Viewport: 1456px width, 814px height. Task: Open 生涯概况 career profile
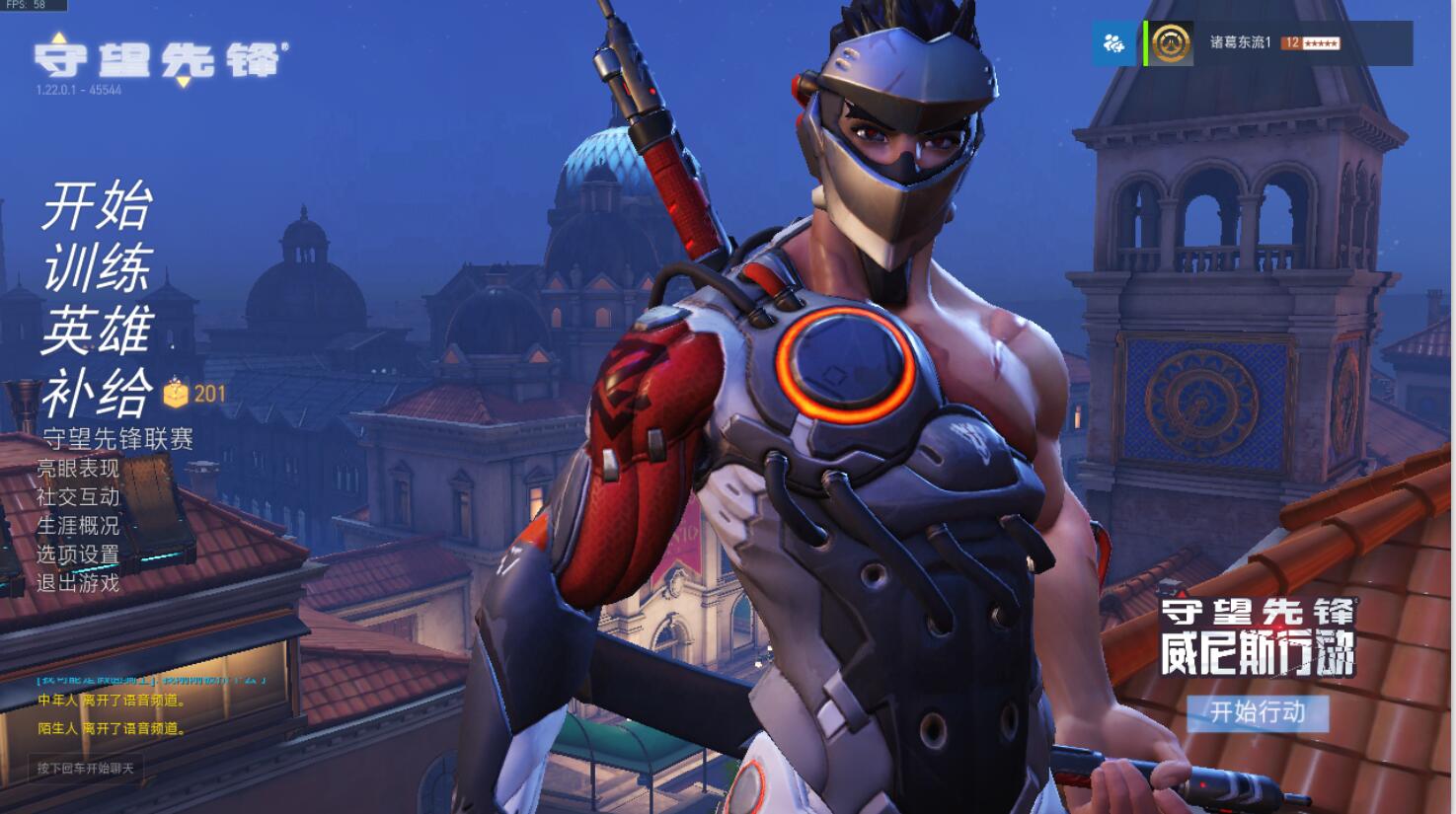(77, 526)
